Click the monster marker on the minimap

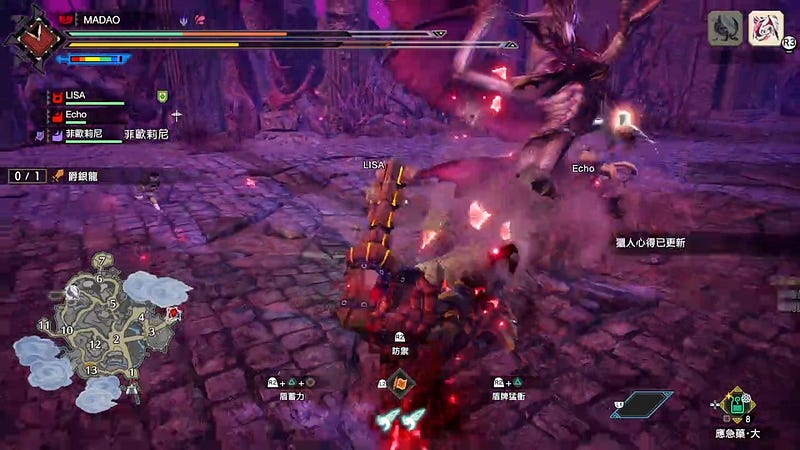(176, 313)
